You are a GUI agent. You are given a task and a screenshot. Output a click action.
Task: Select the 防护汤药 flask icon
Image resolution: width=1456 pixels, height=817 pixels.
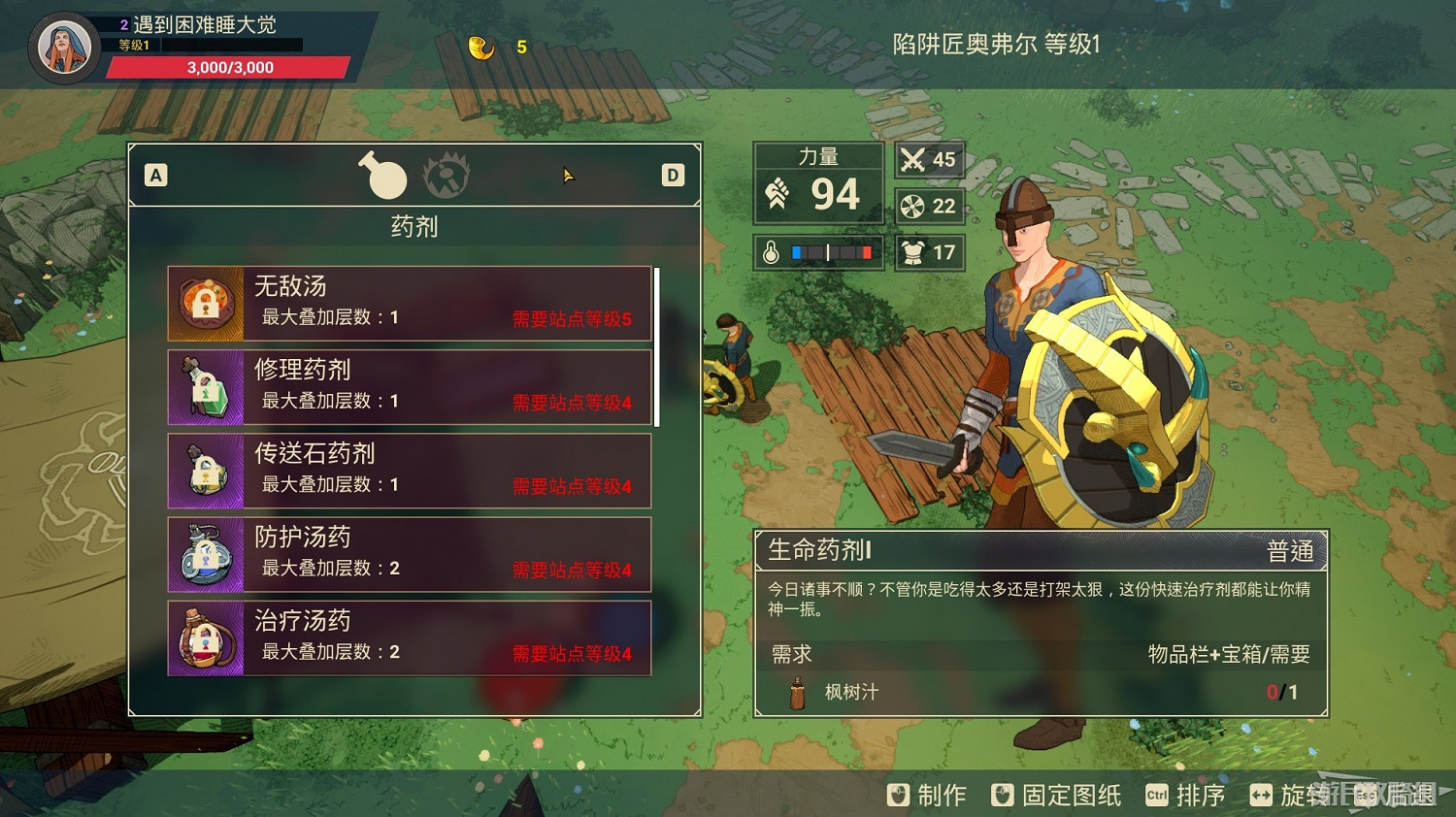click(207, 555)
